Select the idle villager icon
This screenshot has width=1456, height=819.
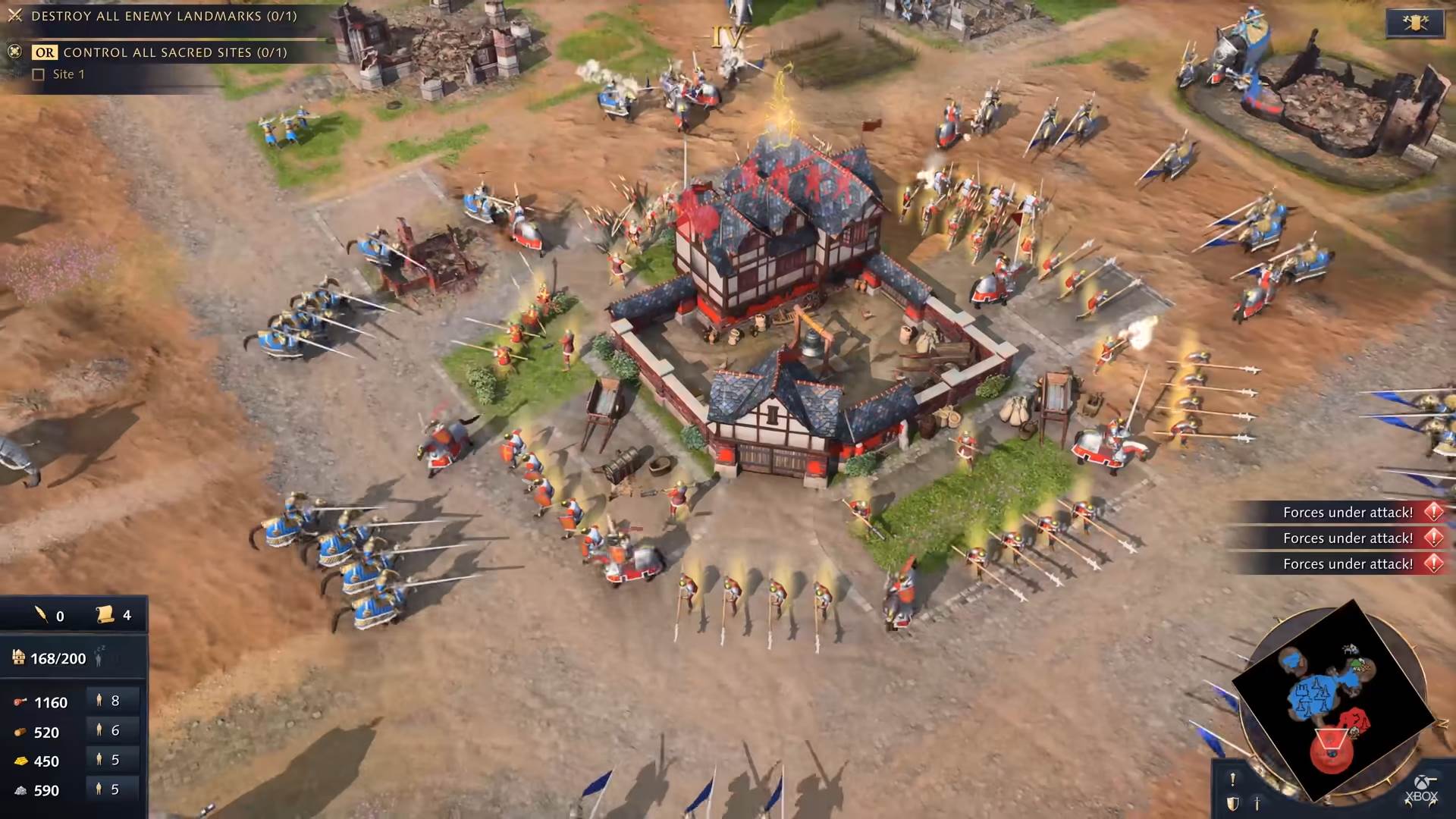point(99,658)
